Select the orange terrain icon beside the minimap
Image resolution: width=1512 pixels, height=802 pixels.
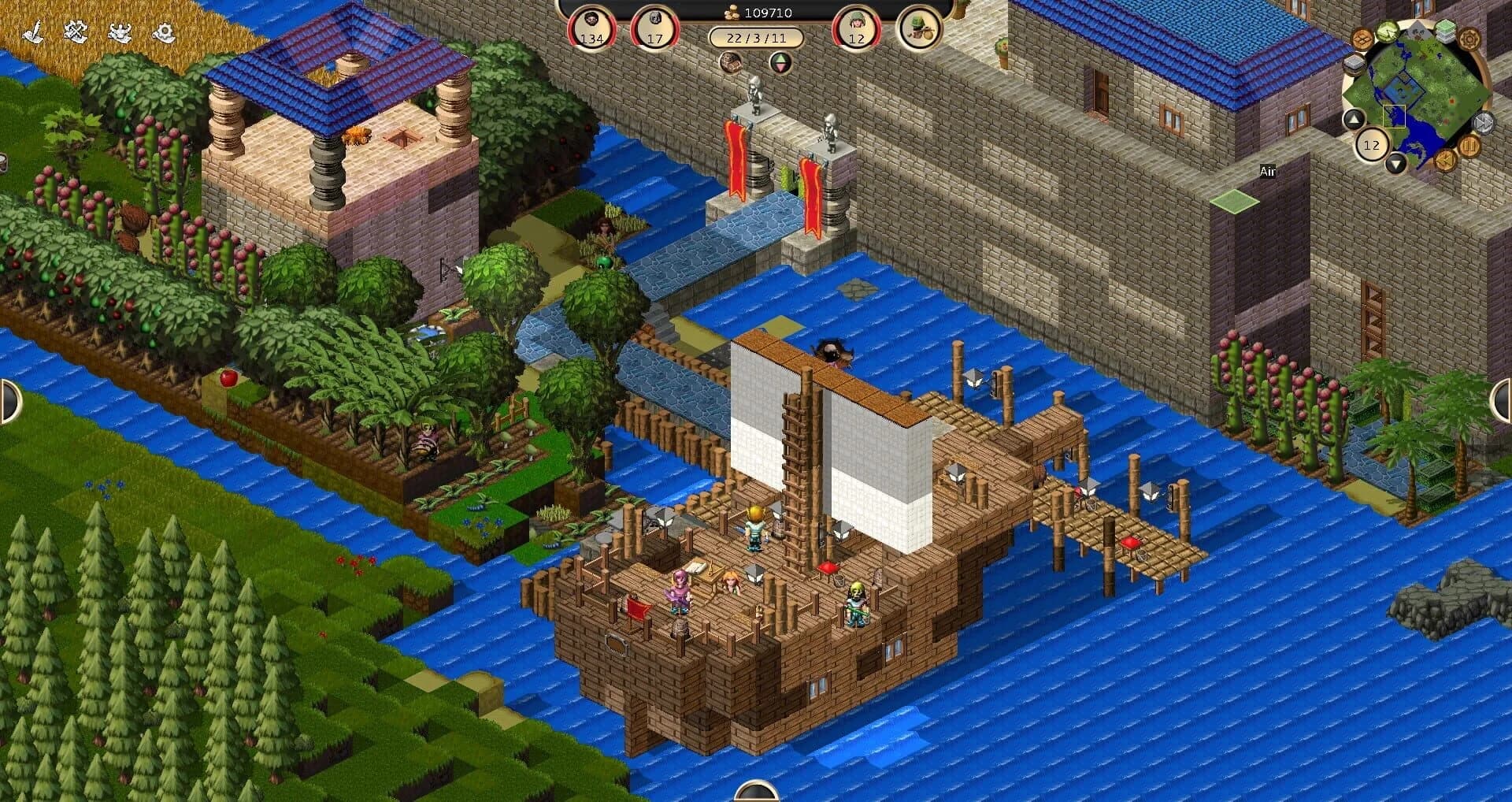[x=1361, y=39]
